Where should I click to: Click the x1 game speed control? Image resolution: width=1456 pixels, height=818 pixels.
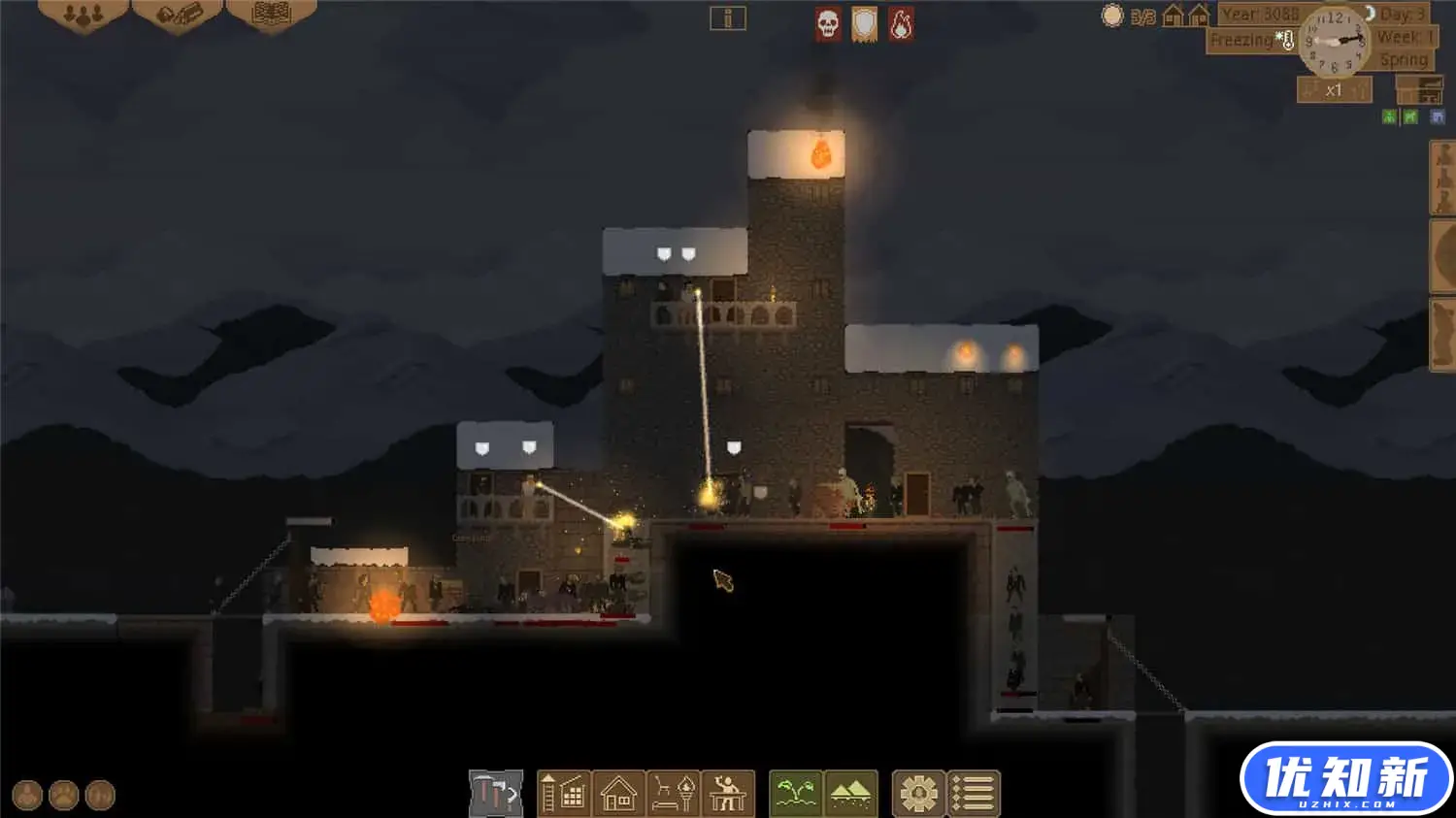tap(1334, 90)
